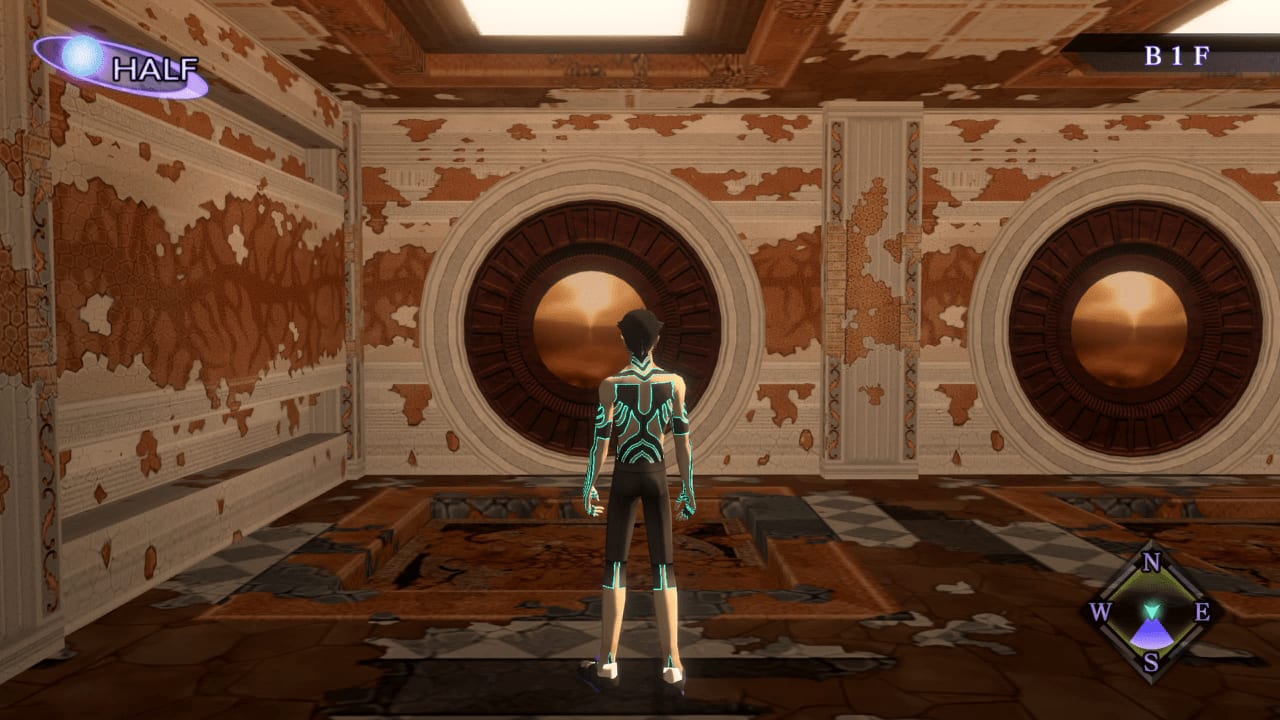Select the HALF label text
This screenshot has width=1280, height=720.
[155, 70]
